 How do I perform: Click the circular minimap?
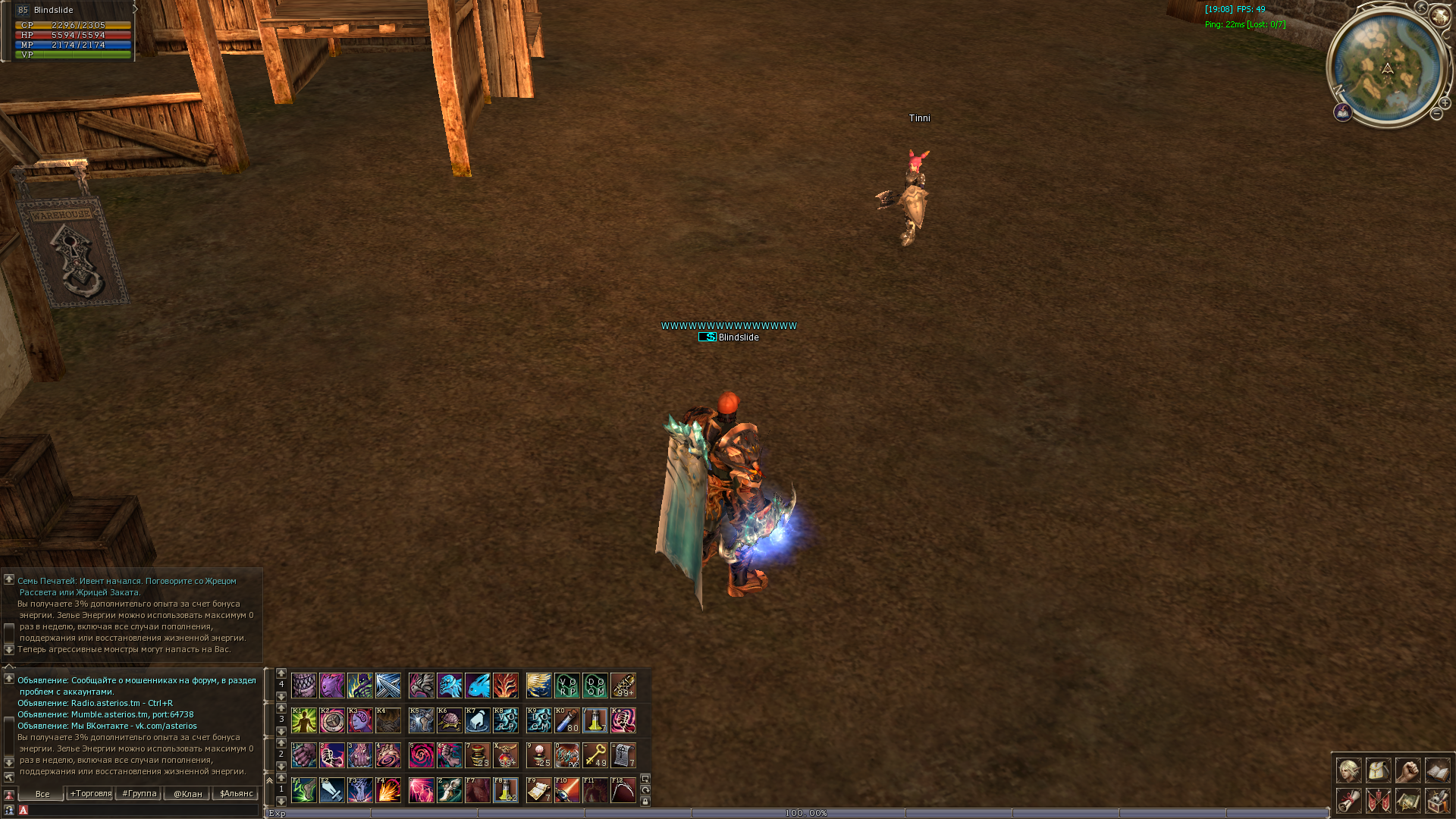coord(1387,67)
